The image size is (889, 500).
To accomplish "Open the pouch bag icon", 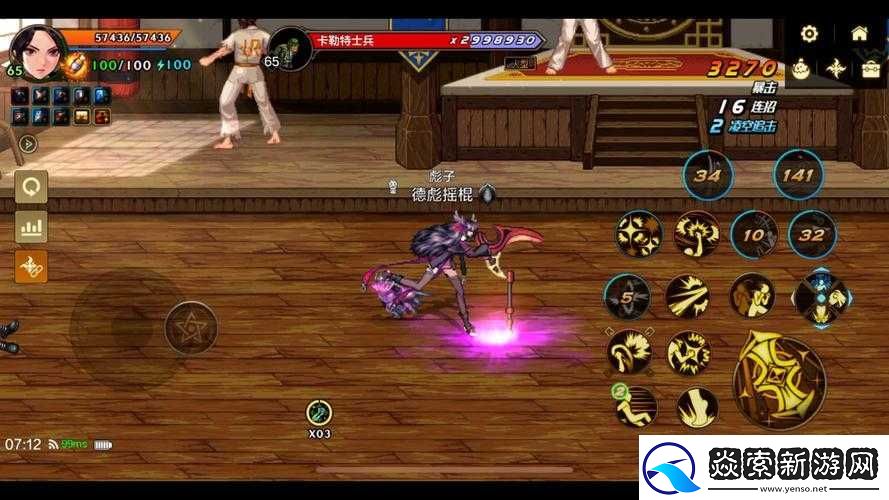I will [x=800, y=69].
